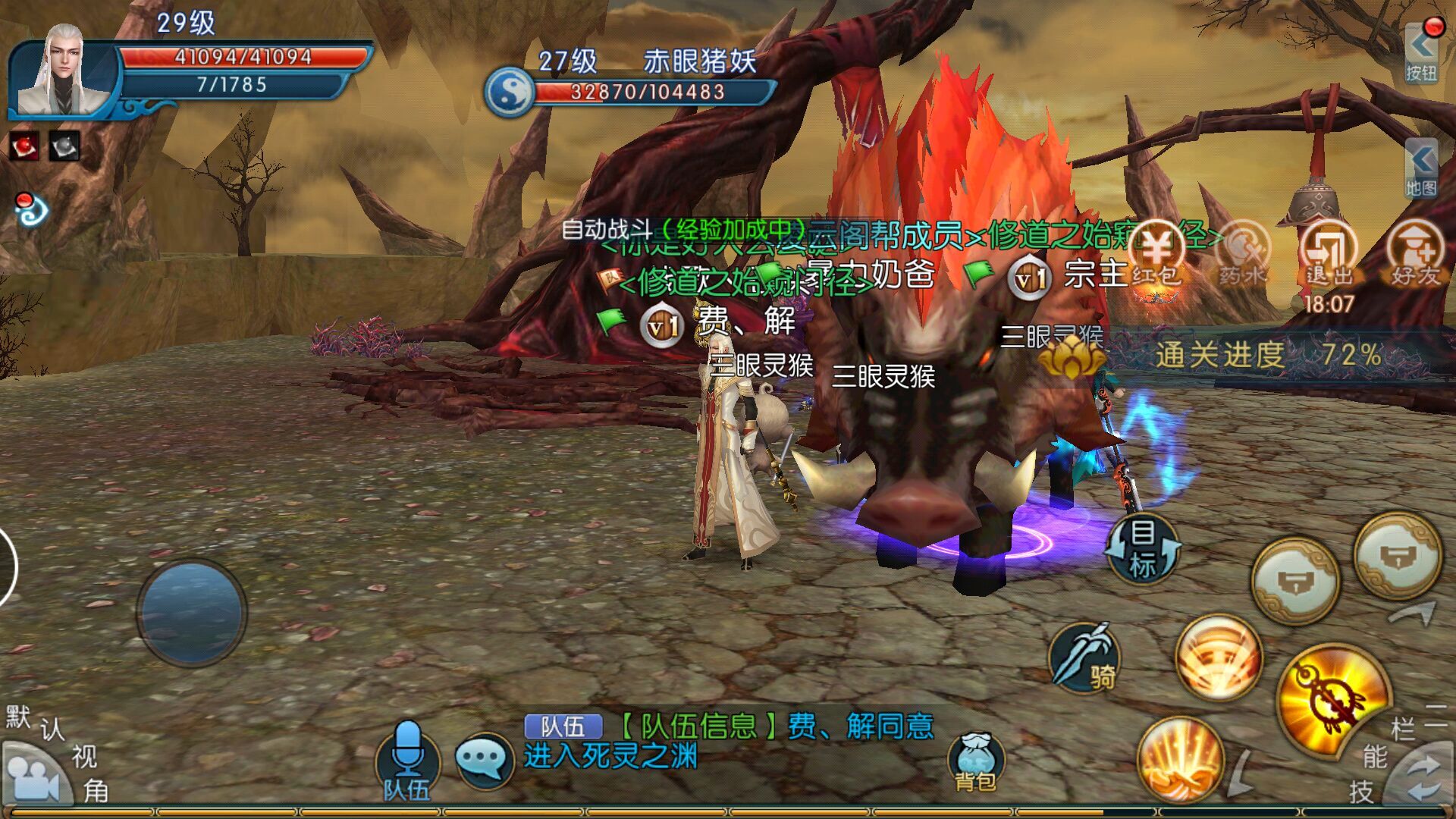Open the player portrait panel

[x=64, y=72]
